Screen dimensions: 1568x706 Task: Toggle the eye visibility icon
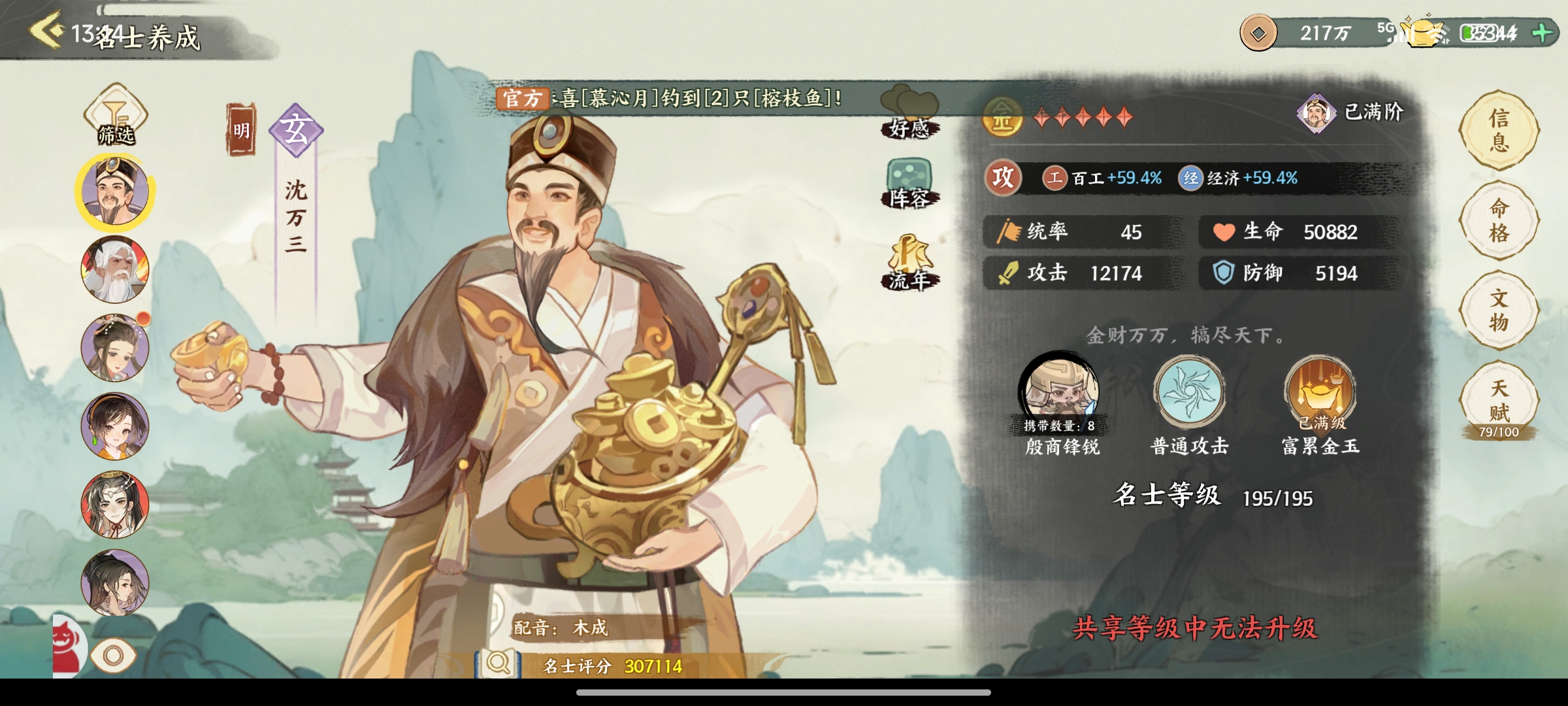click(x=113, y=655)
